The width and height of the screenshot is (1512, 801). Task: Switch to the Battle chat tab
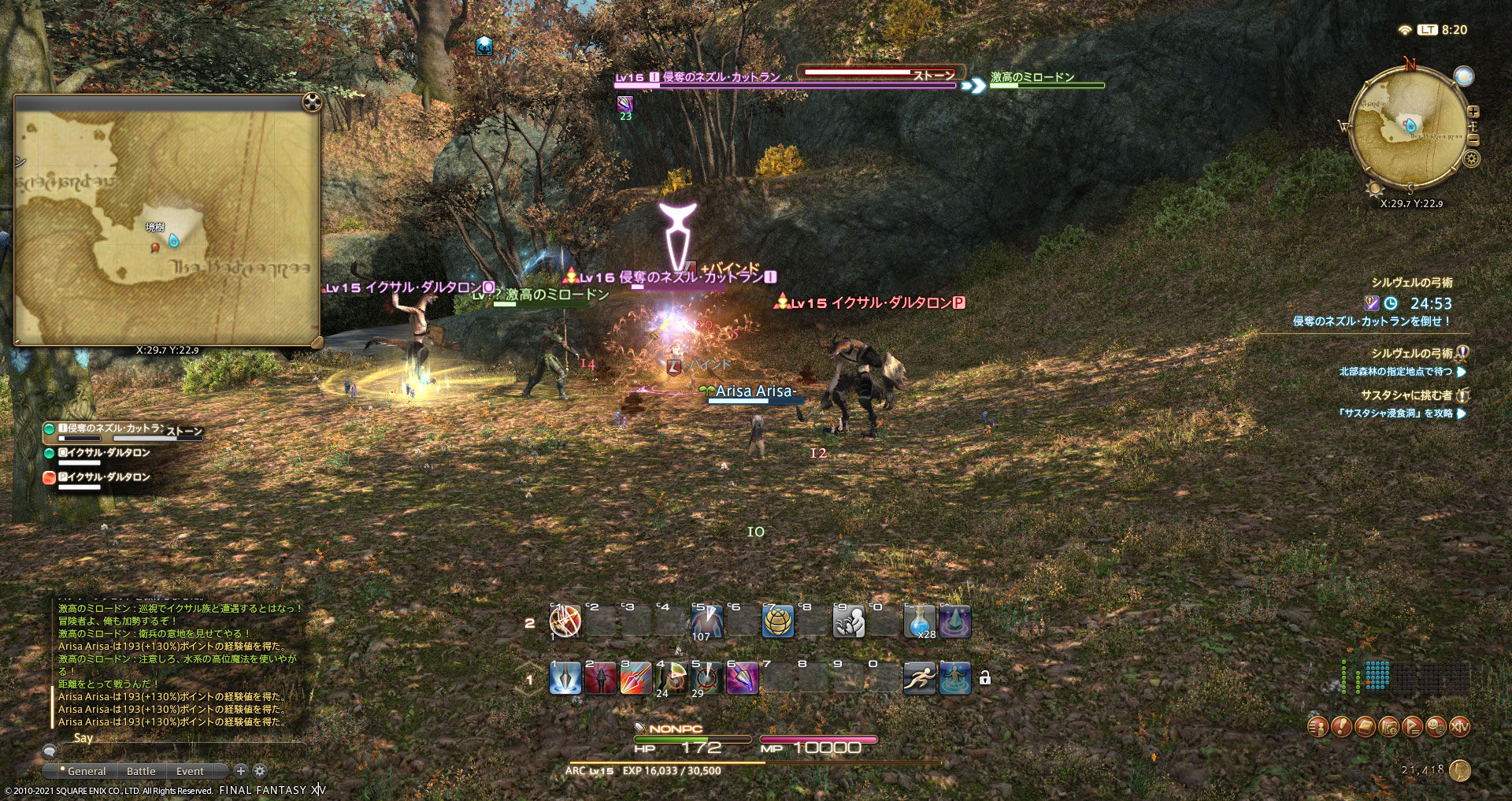coord(140,771)
